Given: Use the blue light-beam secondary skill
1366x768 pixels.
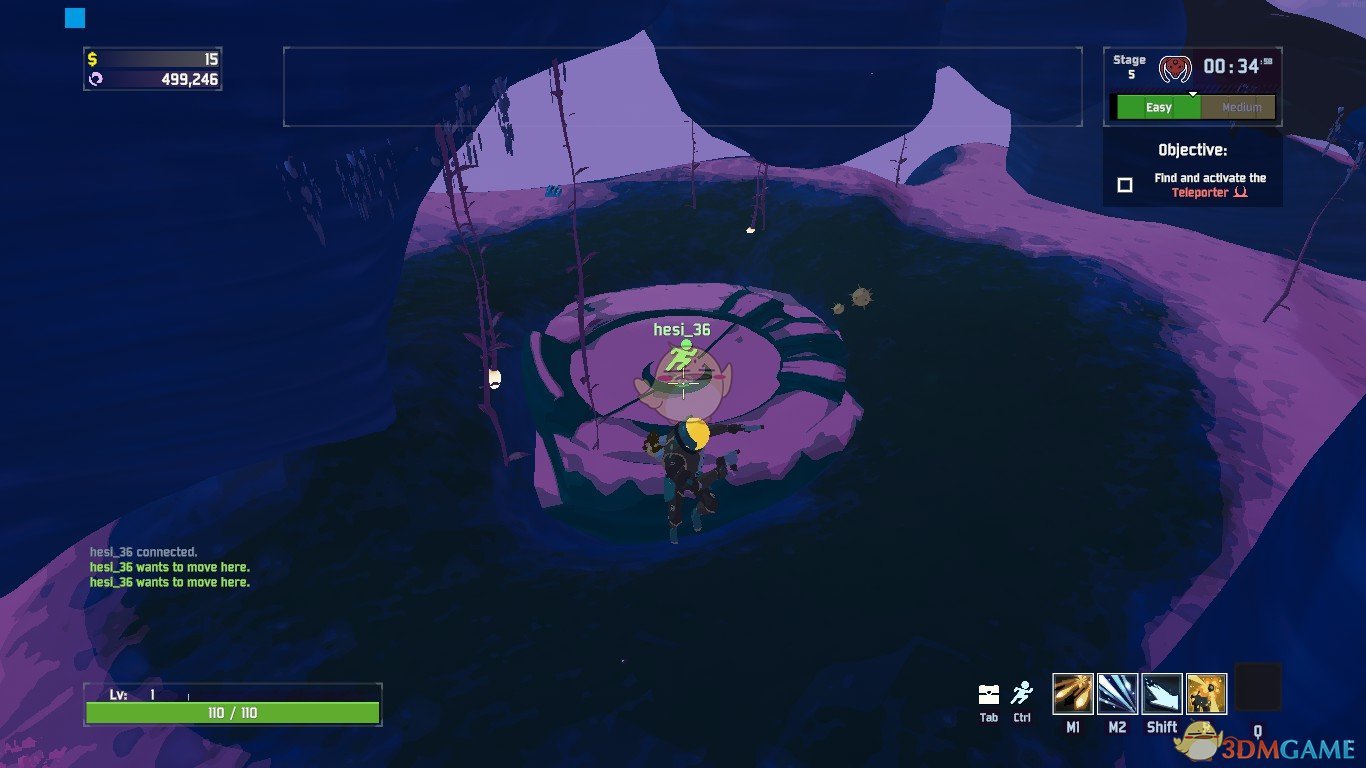Looking at the screenshot, I should point(1117,694).
